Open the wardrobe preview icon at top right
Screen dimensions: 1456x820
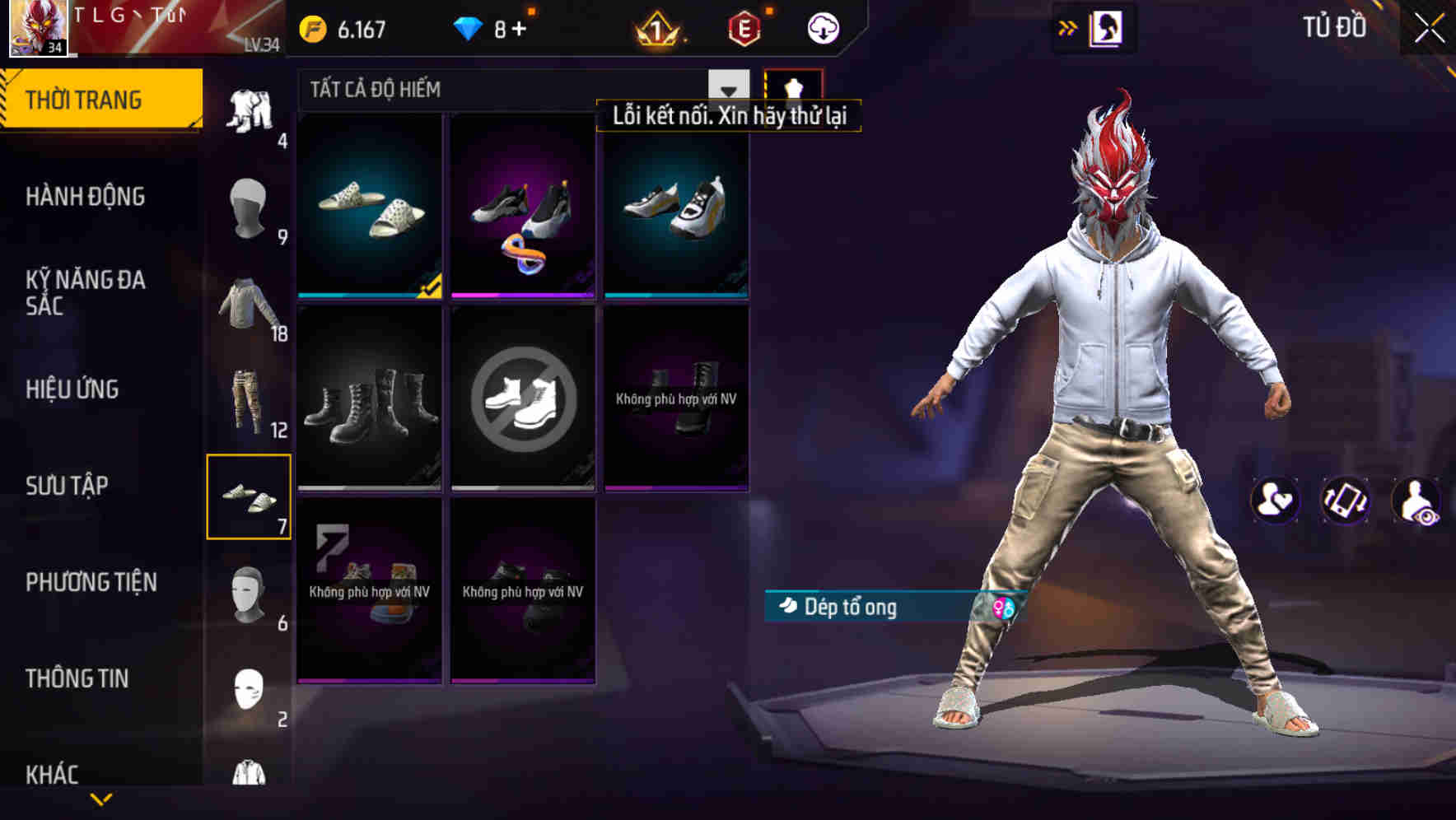click(1108, 26)
